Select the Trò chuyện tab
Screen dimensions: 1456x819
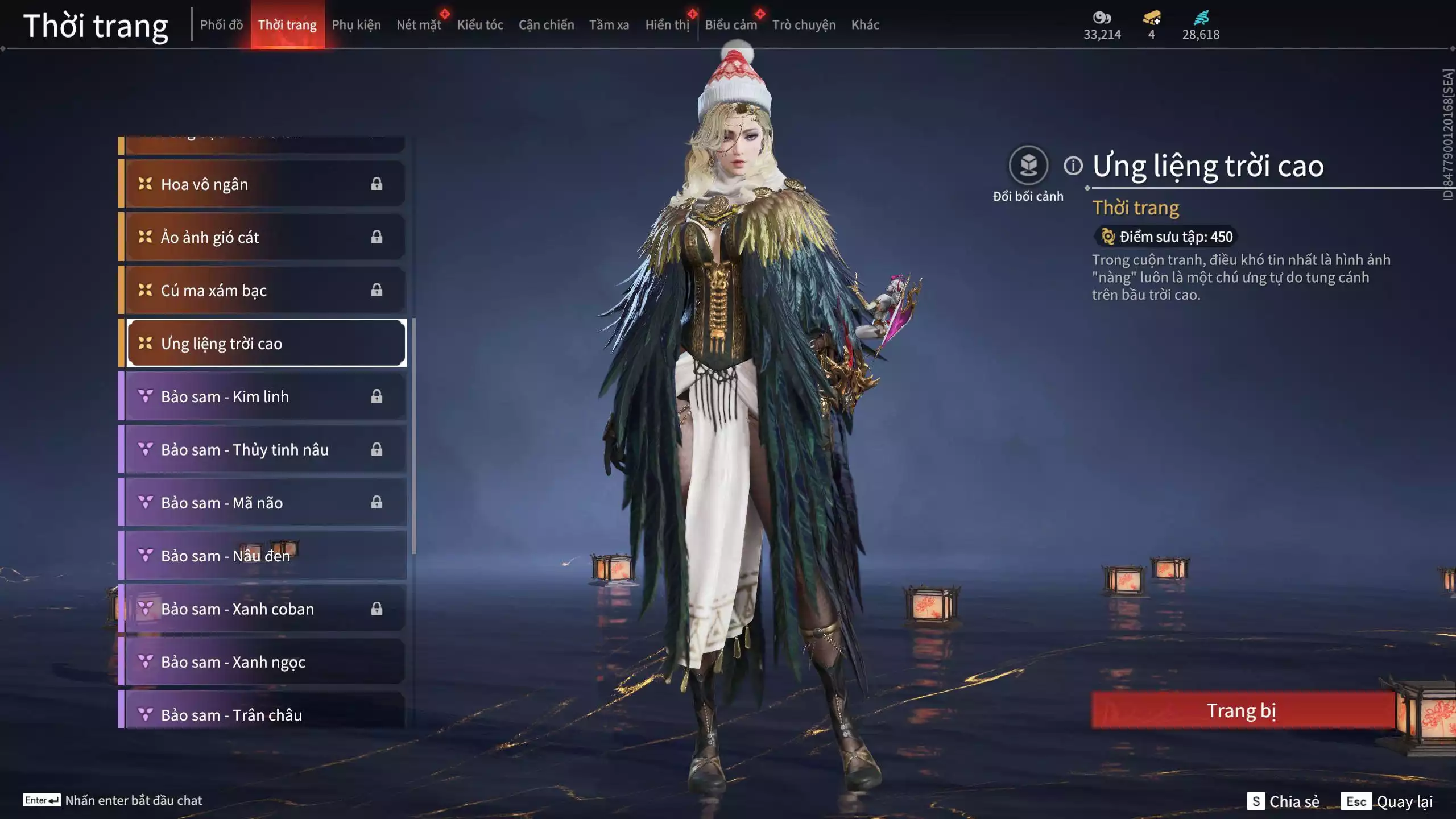pyautogui.click(x=804, y=25)
